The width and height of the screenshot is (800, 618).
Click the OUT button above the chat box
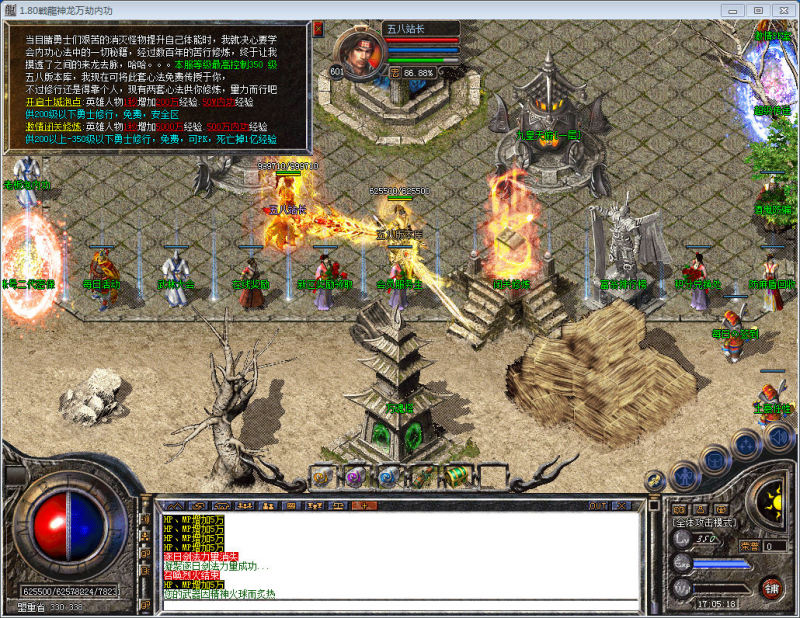coord(598,506)
